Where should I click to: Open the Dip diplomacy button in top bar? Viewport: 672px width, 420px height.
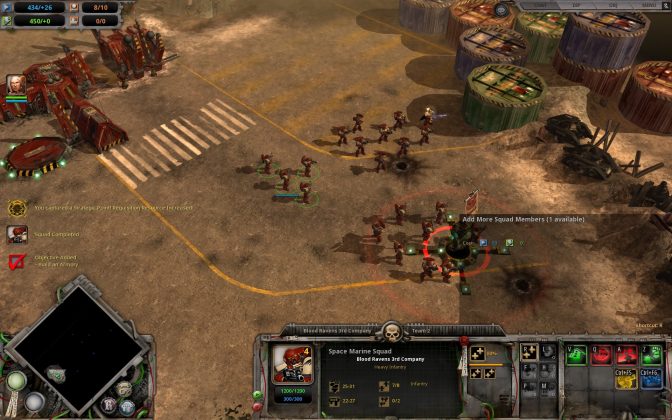click(x=575, y=5)
